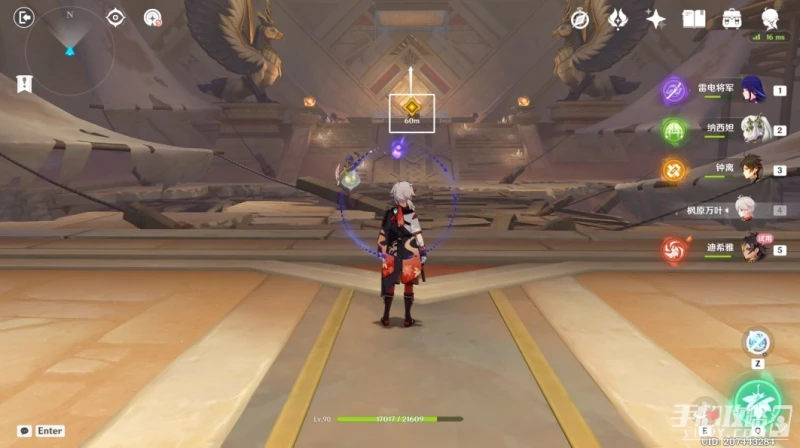The height and width of the screenshot is (448, 800).
Task: Open the adventurer handbook book icon
Action: pos(694,18)
